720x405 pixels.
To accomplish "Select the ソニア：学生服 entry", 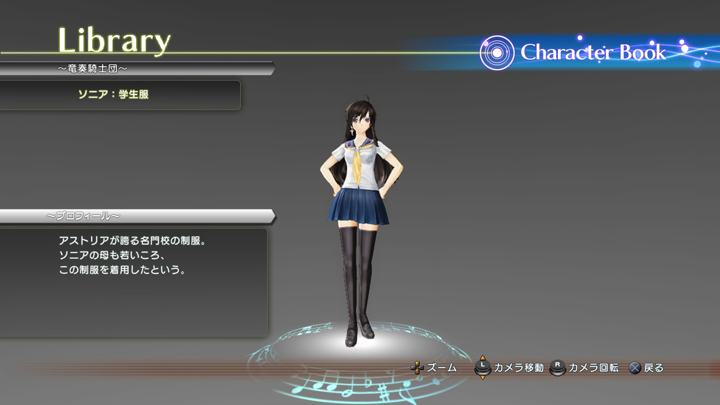I will 120,95.
